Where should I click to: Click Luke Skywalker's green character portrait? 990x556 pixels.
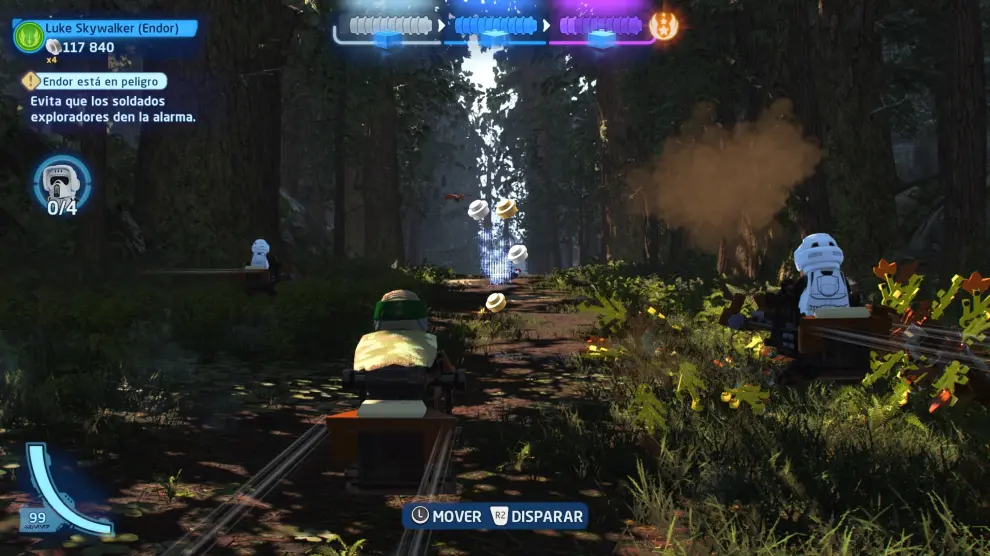click(x=28, y=36)
